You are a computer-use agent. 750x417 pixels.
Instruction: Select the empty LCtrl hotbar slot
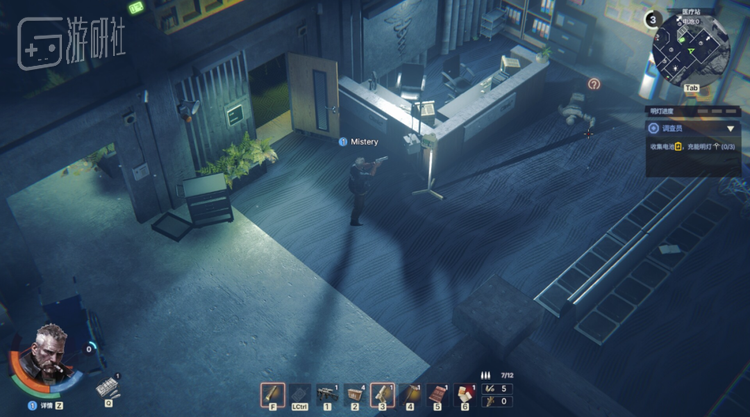pos(299,394)
